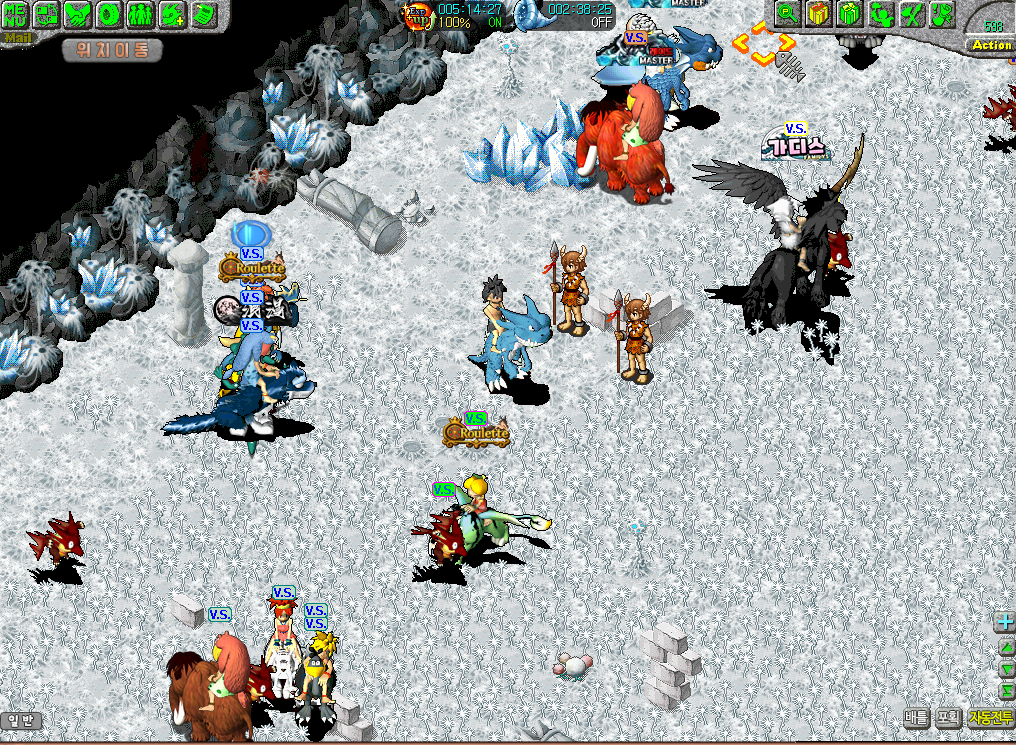Image resolution: width=1016 pixels, height=745 pixels.
Task: Open the yellow gift box icon
Action: pyautogui.click(x=818, y=14)
